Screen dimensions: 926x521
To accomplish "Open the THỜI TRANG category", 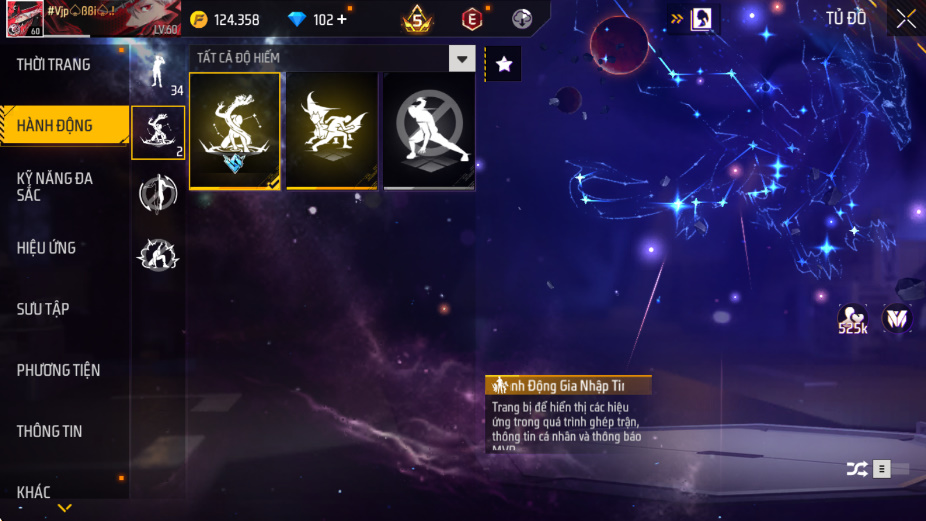I will [x=54, y=65].
